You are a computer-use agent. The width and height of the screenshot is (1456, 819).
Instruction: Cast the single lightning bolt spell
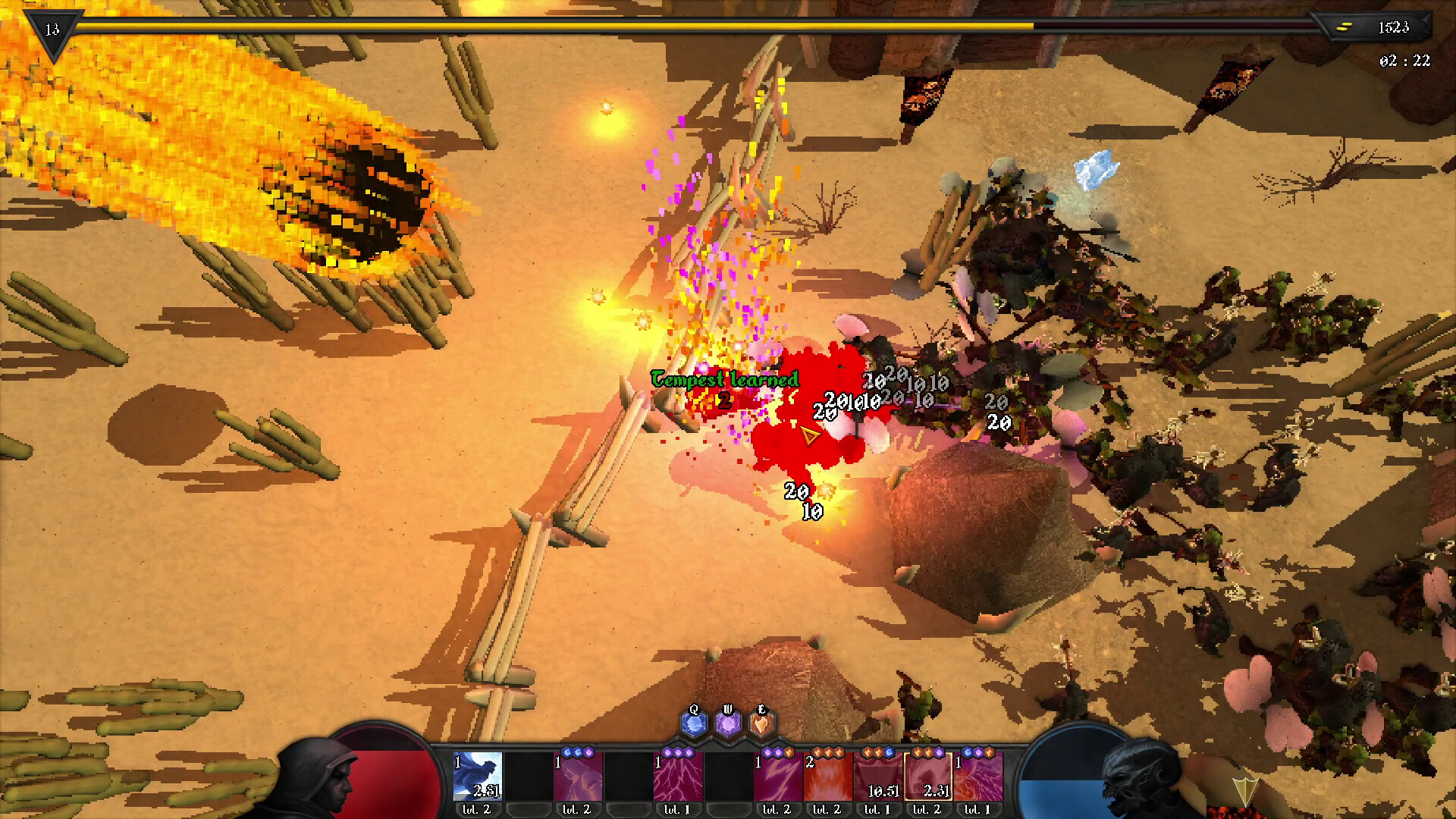click(x=777, y=776)
